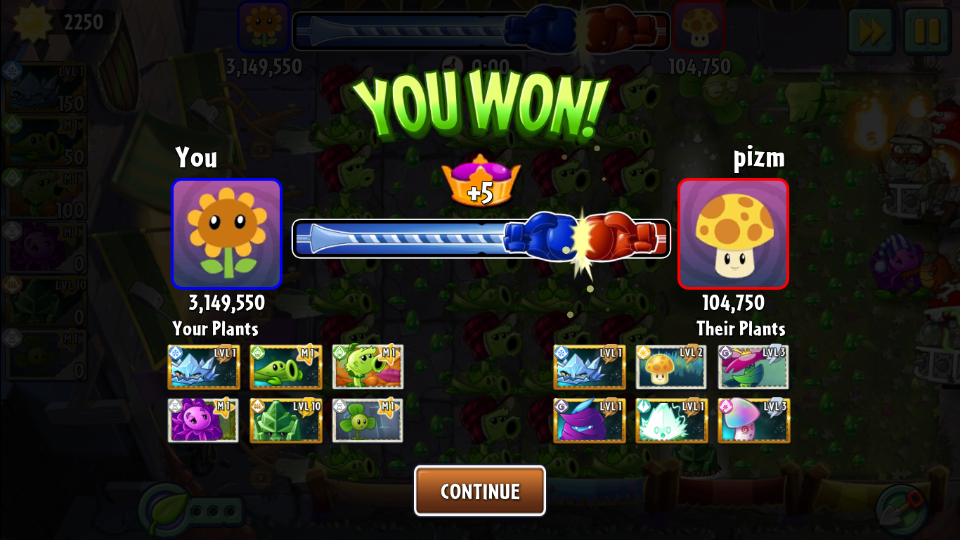960x540 pixels.
Task: Click the Continue button
Action: (x=480, y=491)
